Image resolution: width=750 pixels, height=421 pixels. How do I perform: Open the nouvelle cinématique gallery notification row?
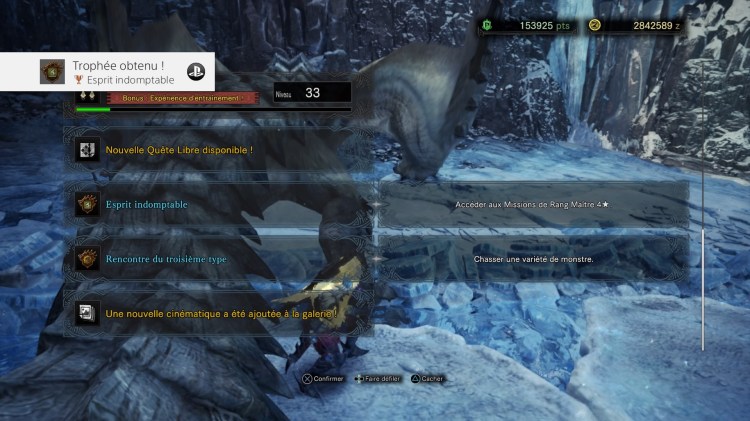(x=222, y=313)
